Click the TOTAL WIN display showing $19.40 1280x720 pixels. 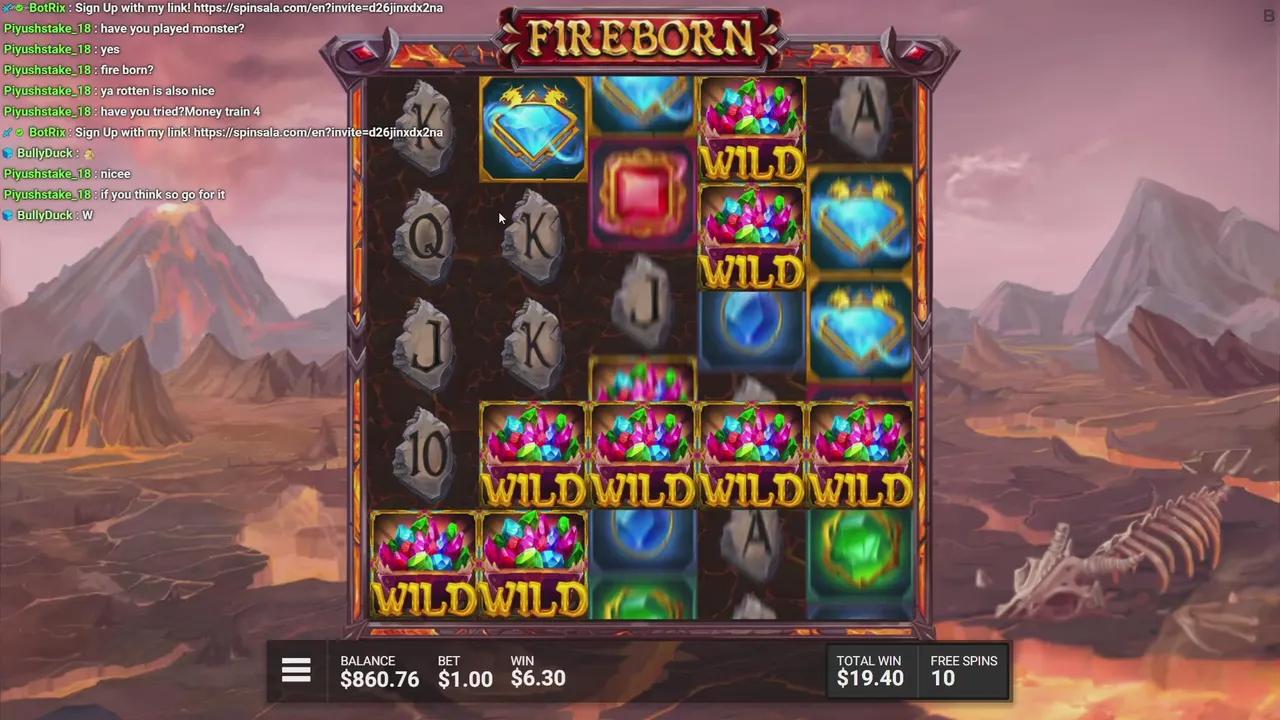pos(869,678)
